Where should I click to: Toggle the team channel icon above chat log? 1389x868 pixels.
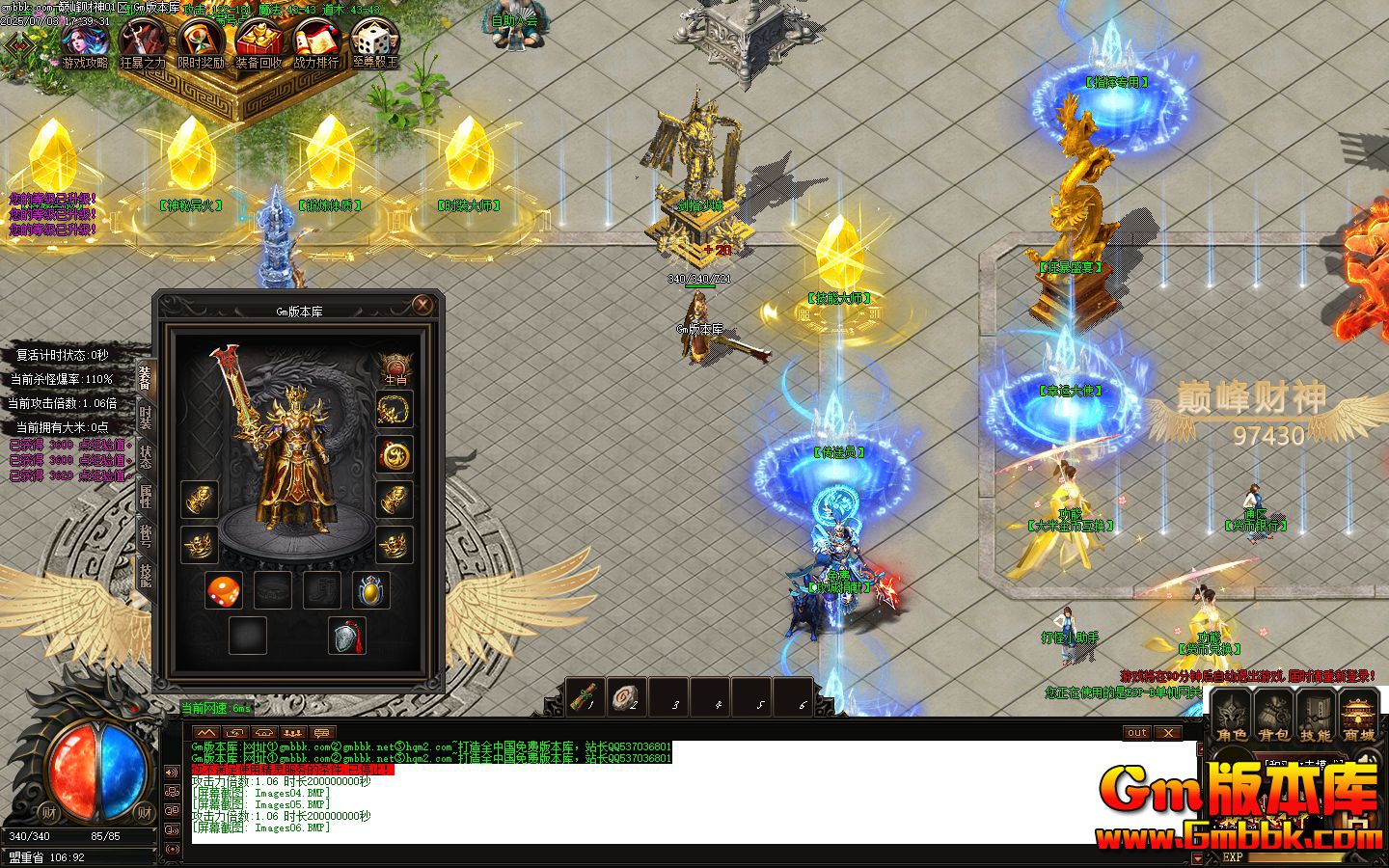[x=293, y=733]
